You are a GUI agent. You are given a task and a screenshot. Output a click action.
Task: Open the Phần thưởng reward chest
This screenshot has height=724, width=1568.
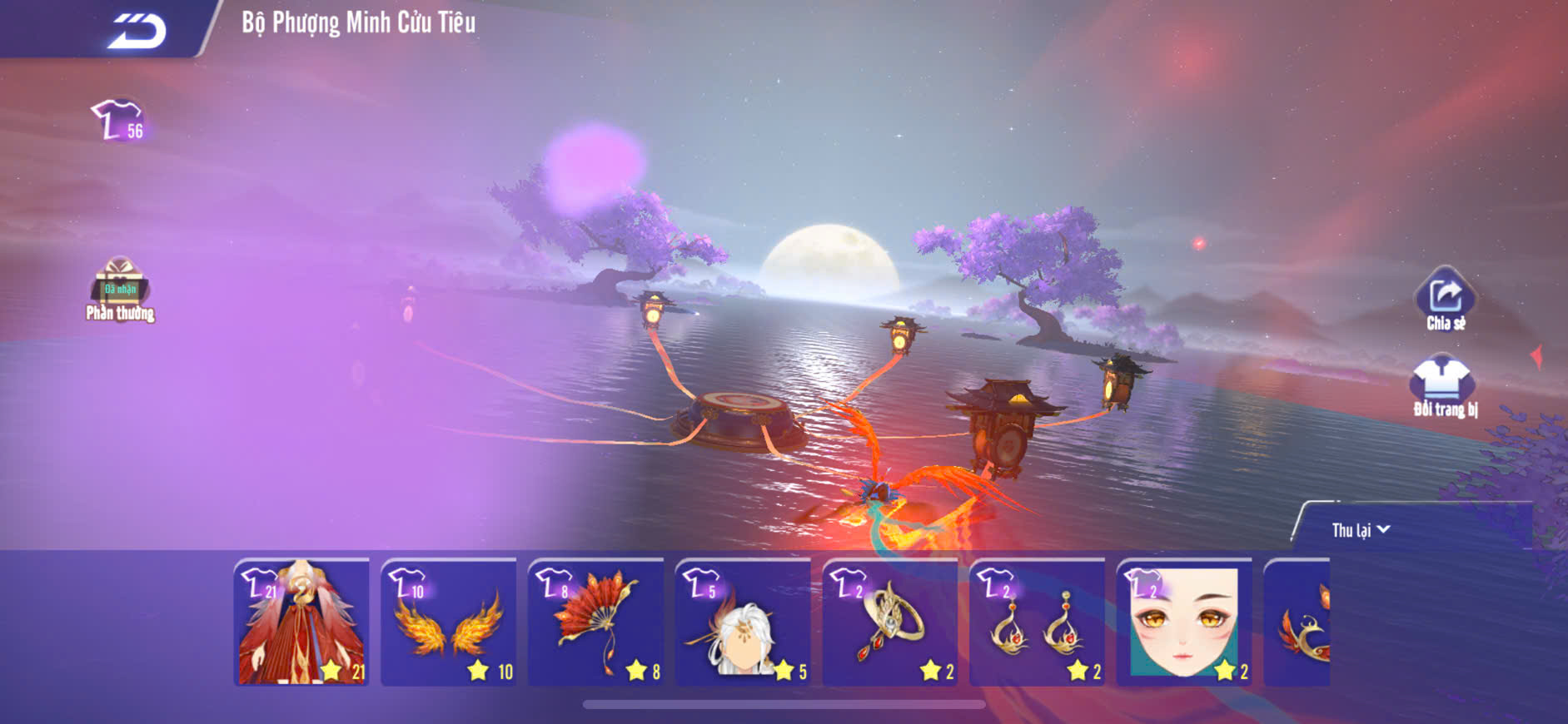(120, 288)
